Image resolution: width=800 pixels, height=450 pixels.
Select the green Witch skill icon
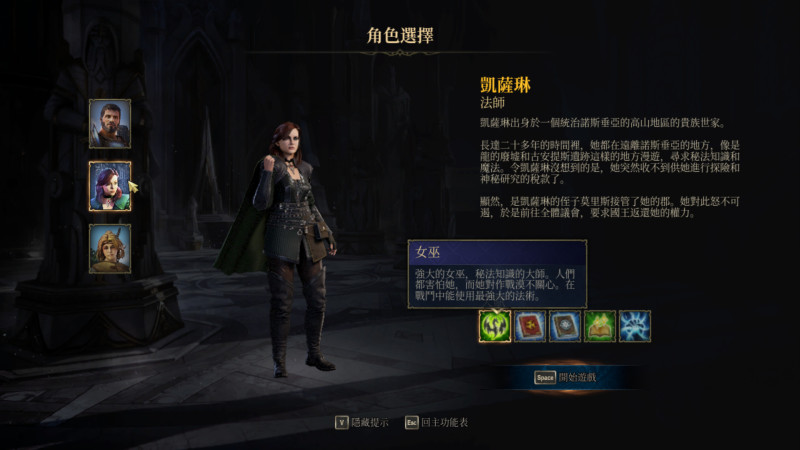(494, 326)
